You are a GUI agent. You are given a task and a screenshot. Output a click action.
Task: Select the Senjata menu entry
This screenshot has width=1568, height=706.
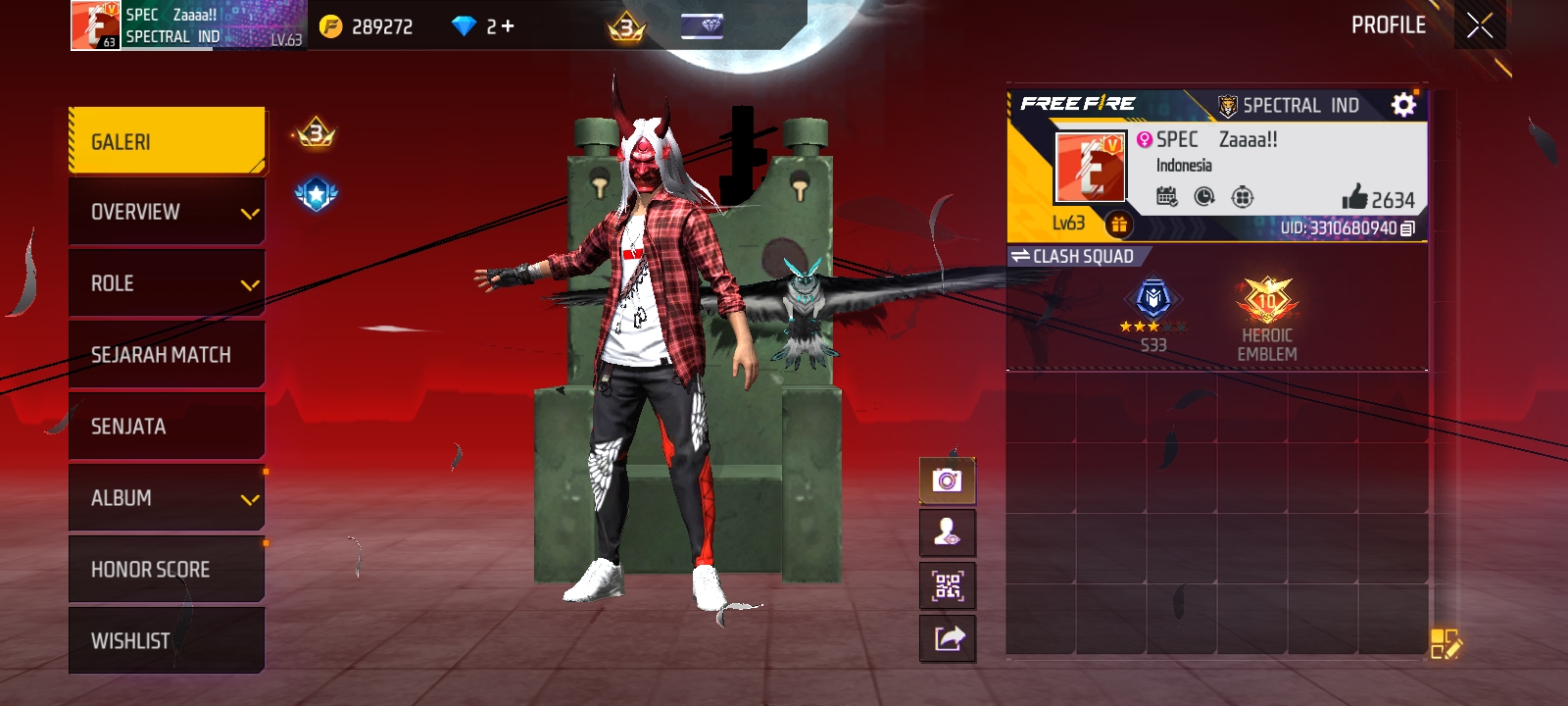[x=167, y=427]
